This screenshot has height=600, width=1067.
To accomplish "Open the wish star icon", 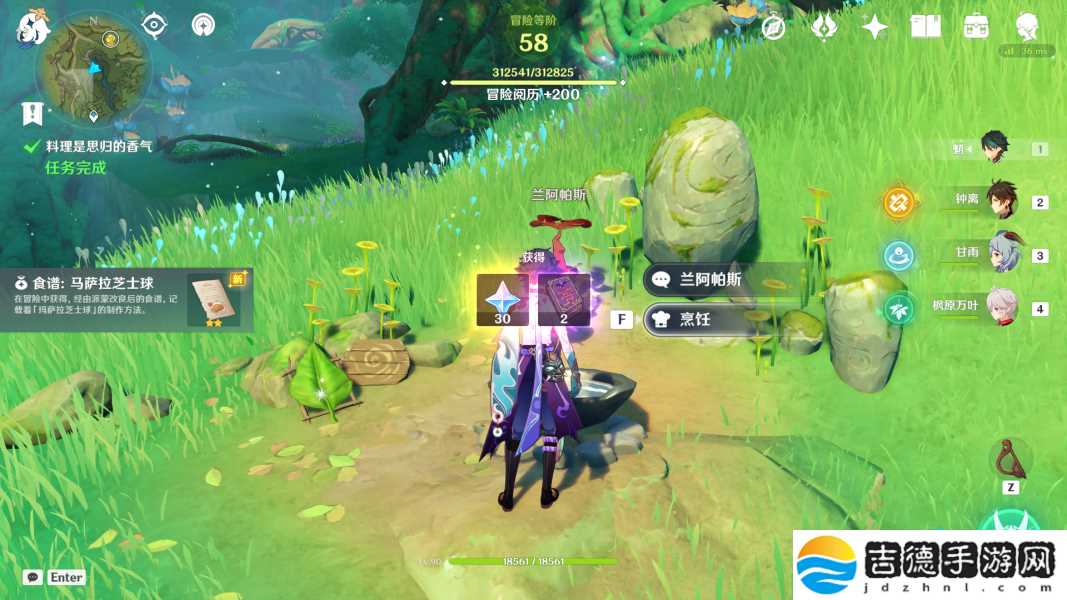I will coord(875,27).
